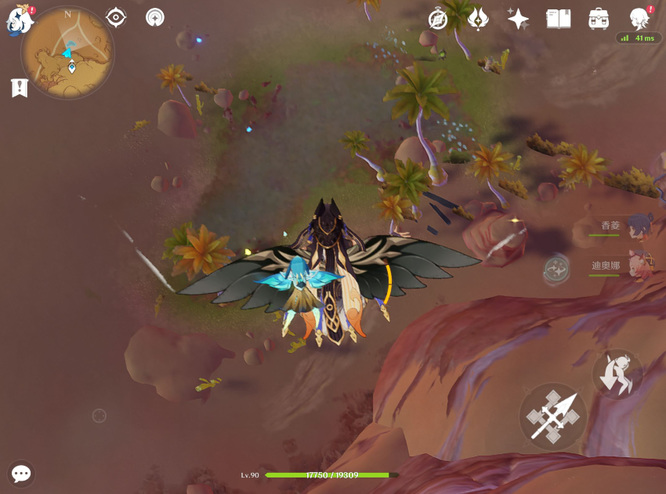The width and height of the screenshot is (666, 494).
Task: Open the compass events icon
Action: pyautogui.click(x=438, y=19)
